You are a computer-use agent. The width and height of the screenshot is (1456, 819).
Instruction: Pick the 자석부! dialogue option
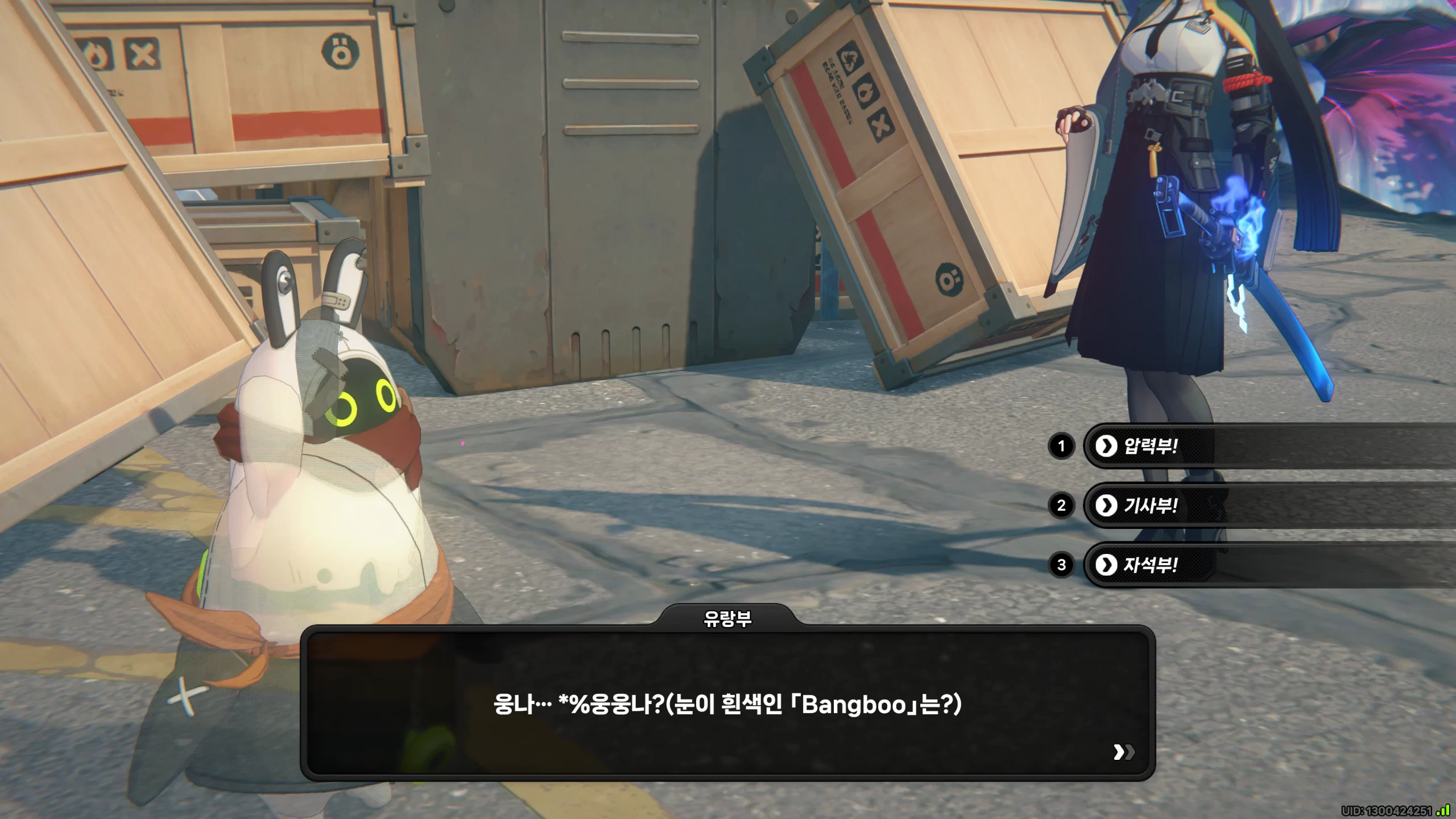tap(1149, 565)
